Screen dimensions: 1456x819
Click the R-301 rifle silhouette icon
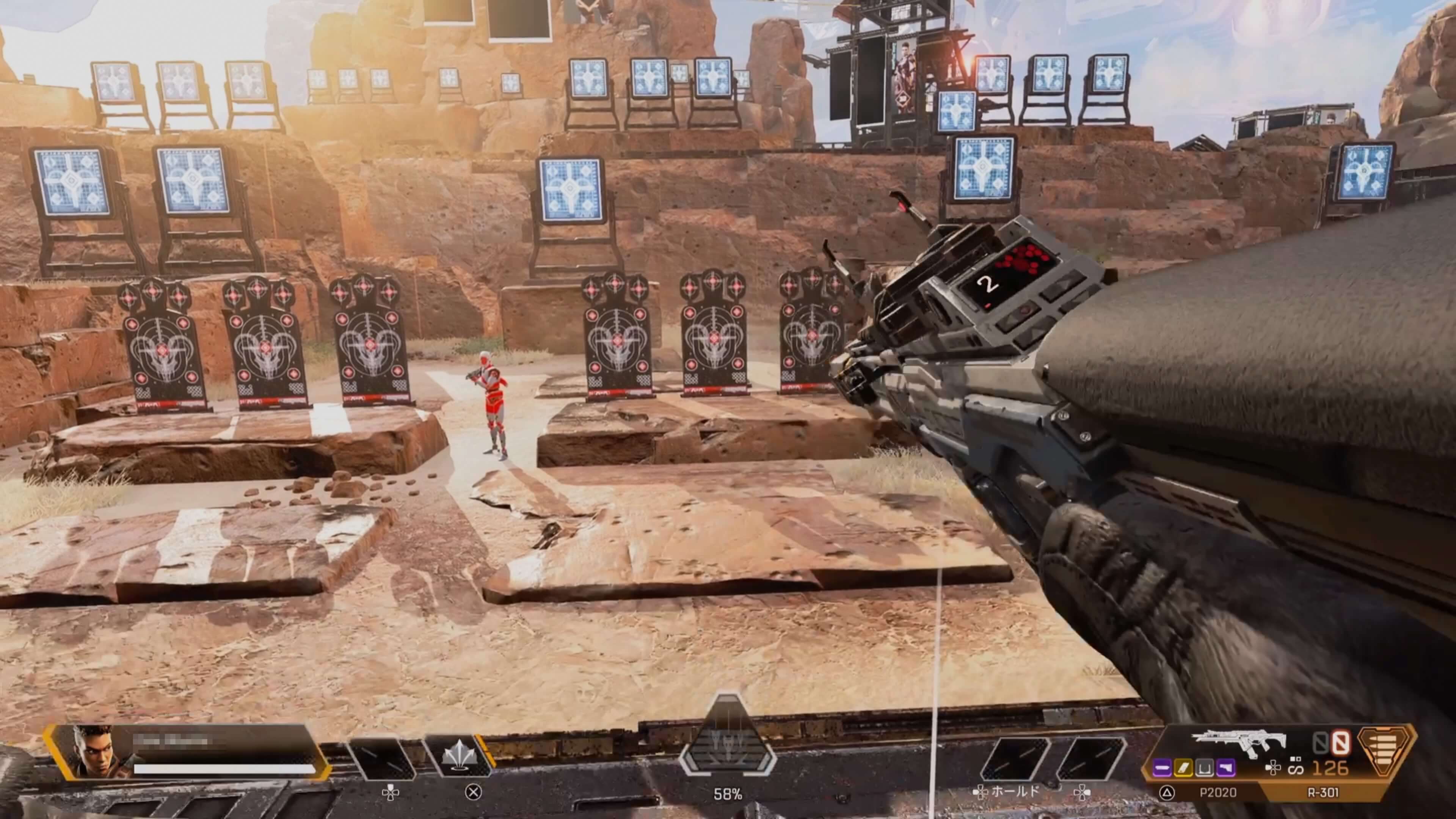1238,743
